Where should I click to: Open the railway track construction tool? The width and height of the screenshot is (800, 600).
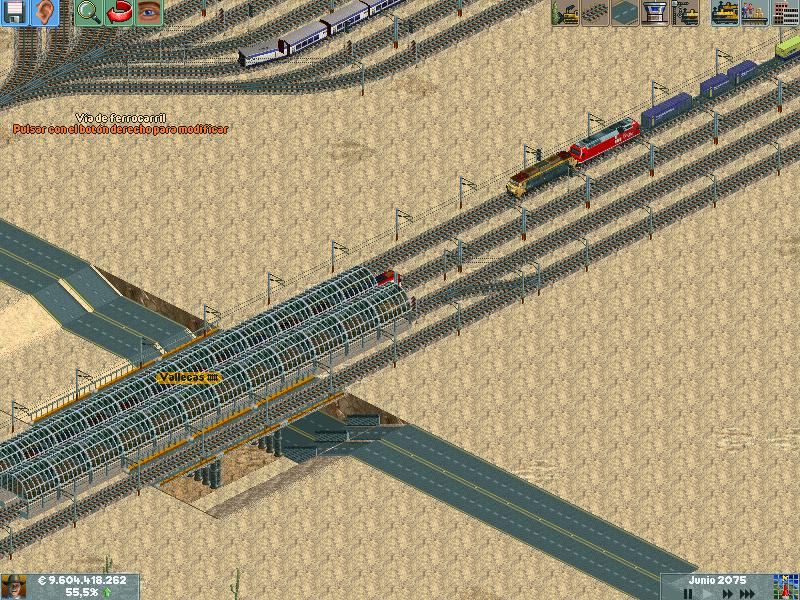tap(596, 13)
